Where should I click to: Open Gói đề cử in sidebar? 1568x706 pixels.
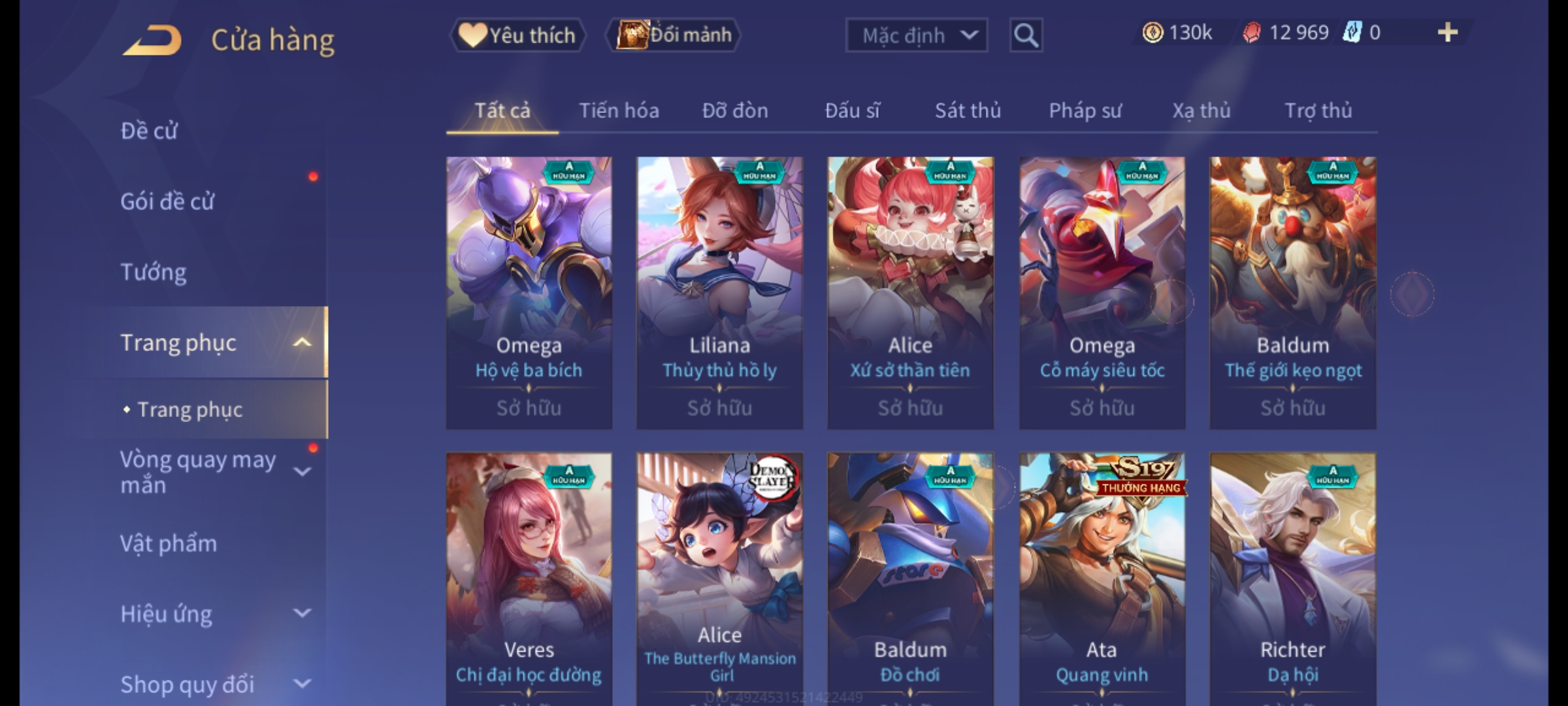[167, 201]
